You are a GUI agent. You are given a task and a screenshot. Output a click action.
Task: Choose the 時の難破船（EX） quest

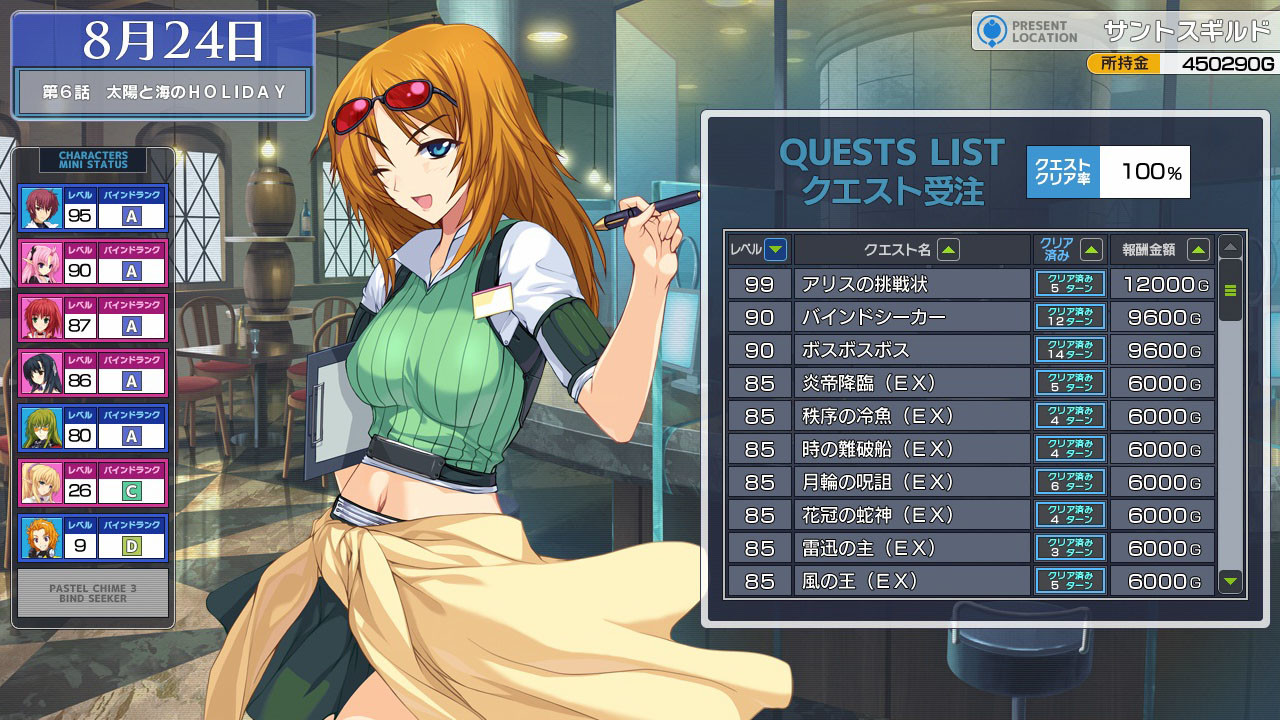tap(911, 449)
